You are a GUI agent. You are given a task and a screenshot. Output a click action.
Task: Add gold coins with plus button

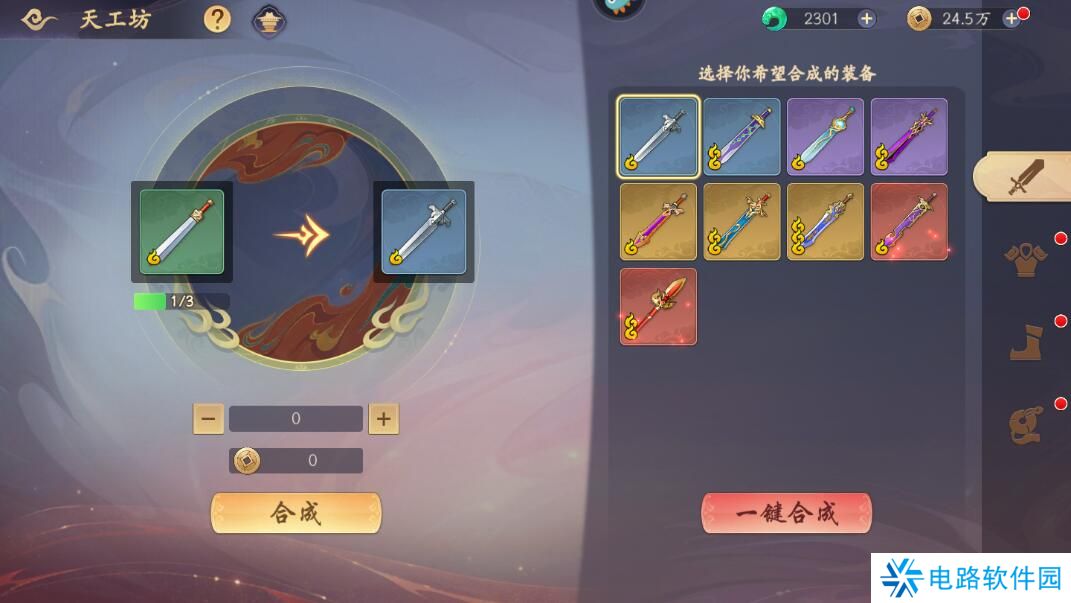(1011, 18)
